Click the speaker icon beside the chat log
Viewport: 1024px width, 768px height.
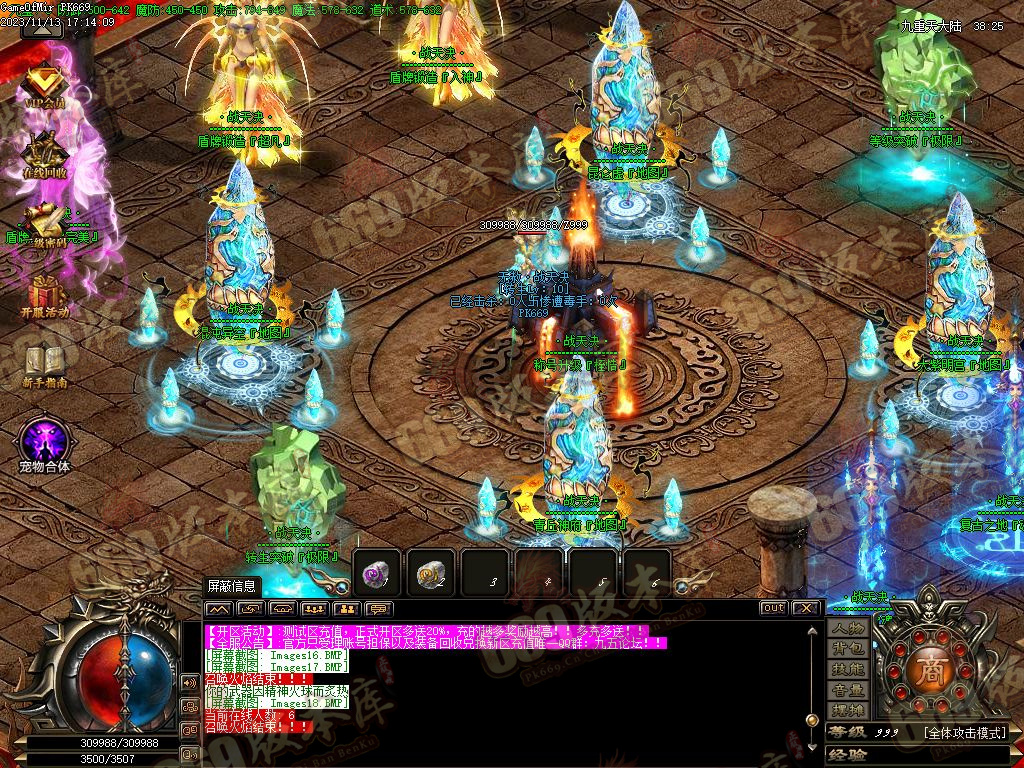[189, 682]
